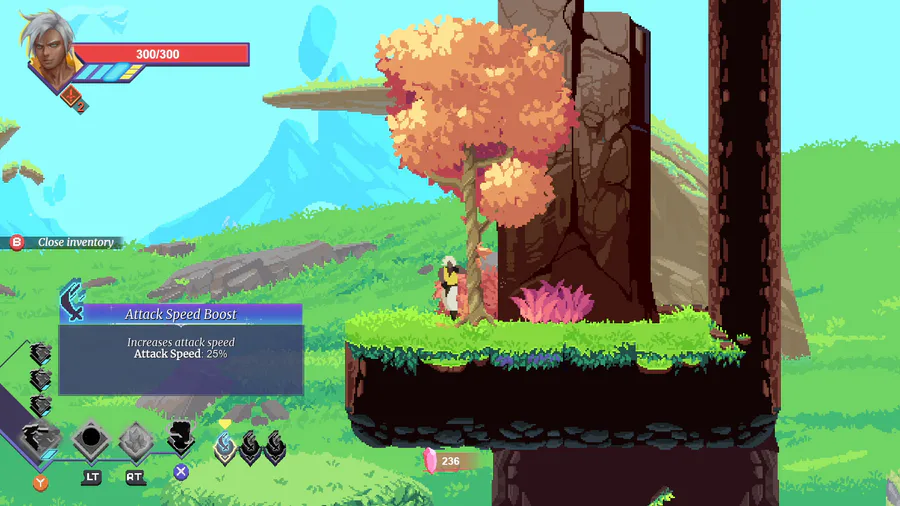Select the highlighted blue swirl upgrade slot
This screenshot has height=506, width=900.
(x=226, y=446)
